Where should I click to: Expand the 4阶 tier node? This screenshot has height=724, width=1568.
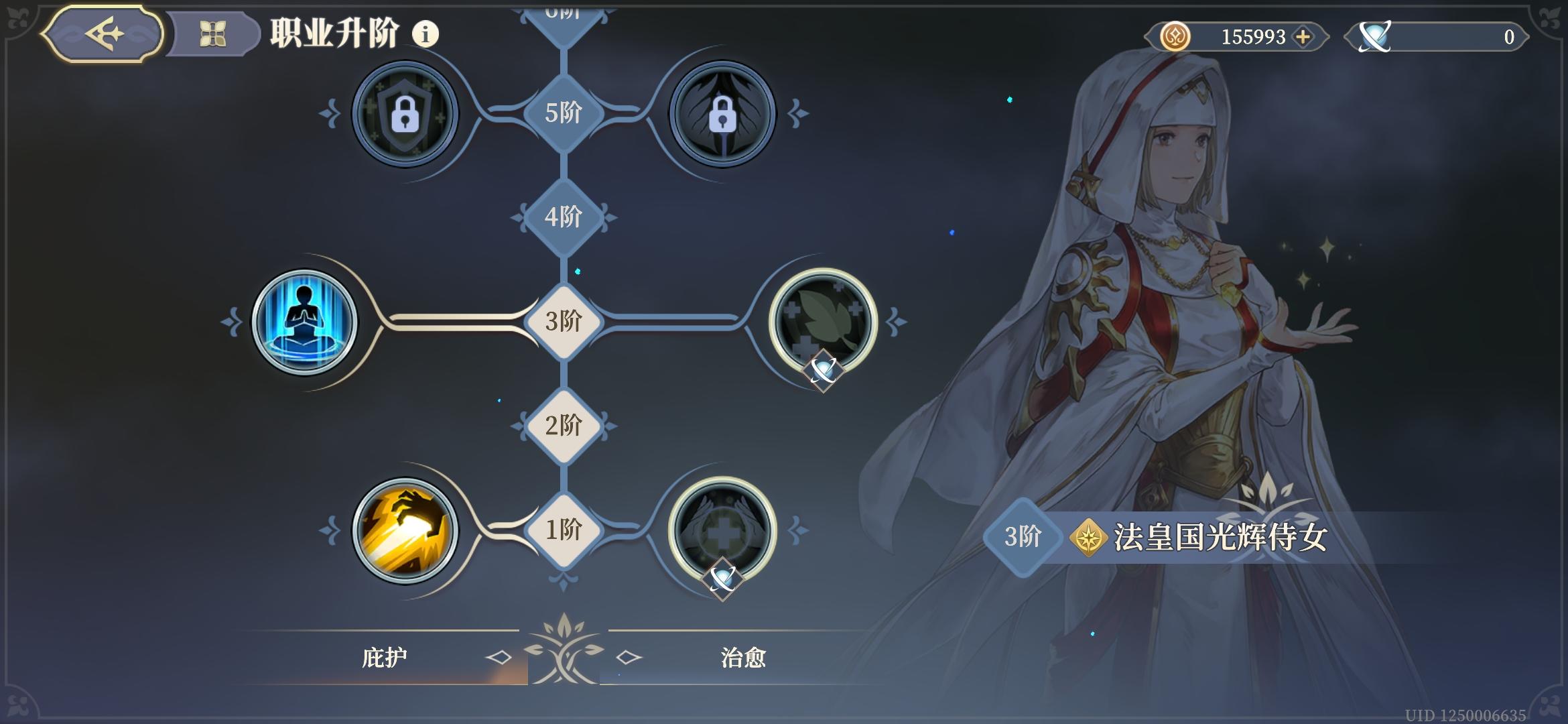564,217
